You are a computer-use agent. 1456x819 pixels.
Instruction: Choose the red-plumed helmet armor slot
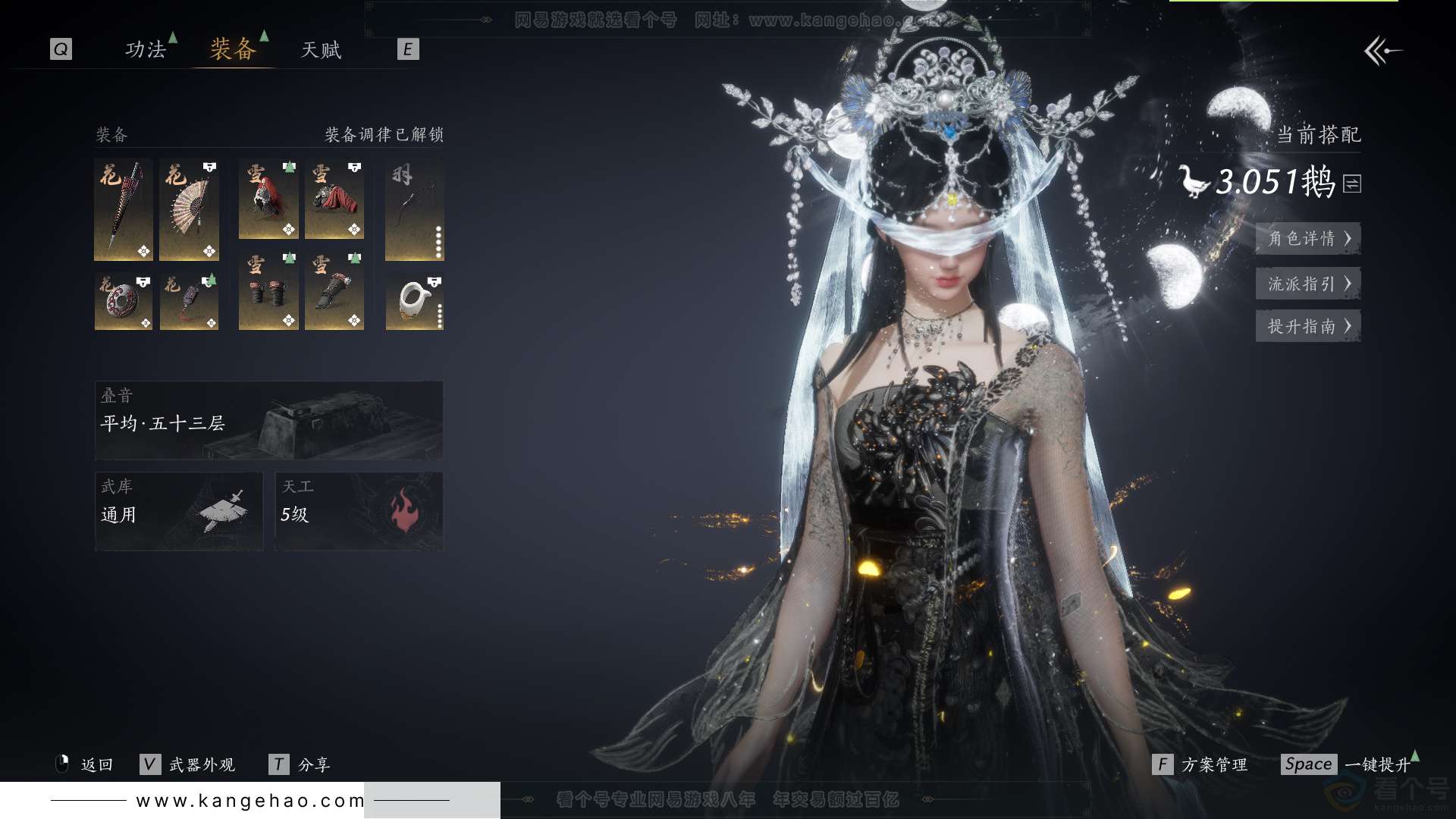[268, 199]
